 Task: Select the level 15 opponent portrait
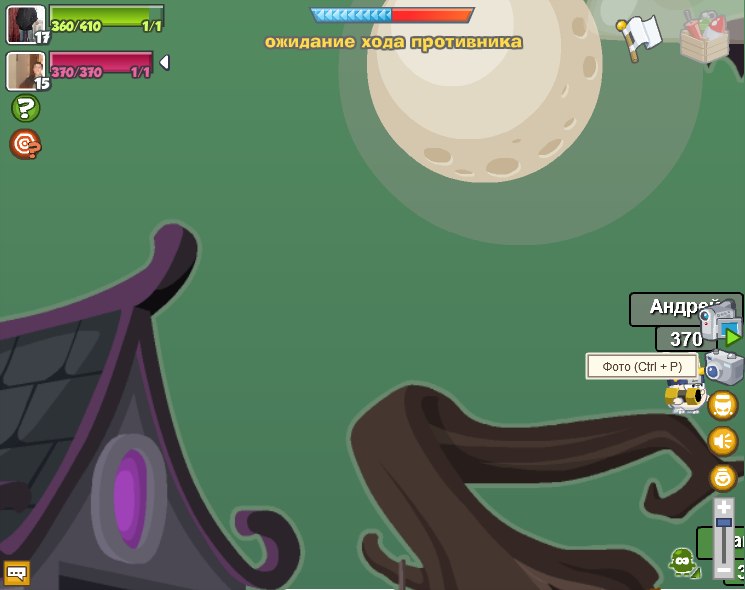(25, 71)
